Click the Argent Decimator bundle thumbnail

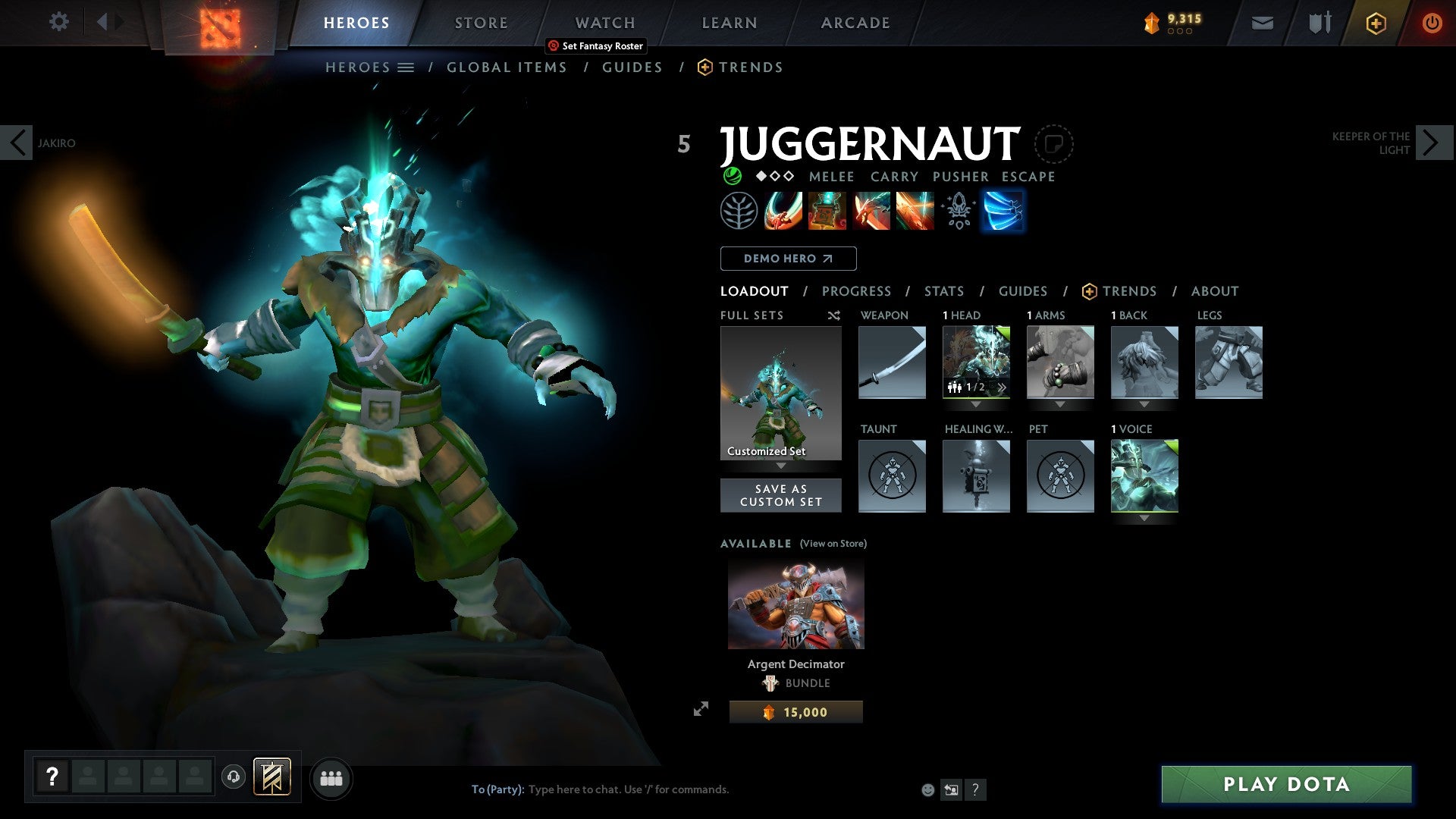click(x=795, y=604)
